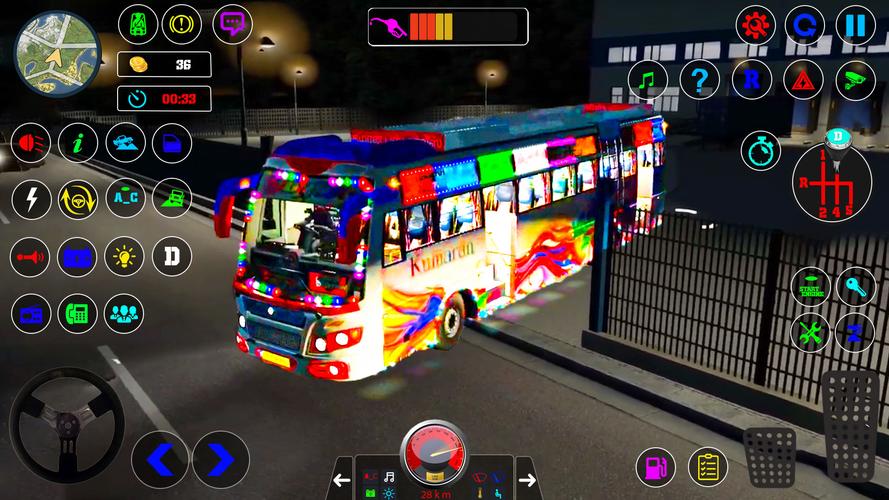Toggle the green music note button
This screenshot has height=500, width=889.
click(647, 79)
